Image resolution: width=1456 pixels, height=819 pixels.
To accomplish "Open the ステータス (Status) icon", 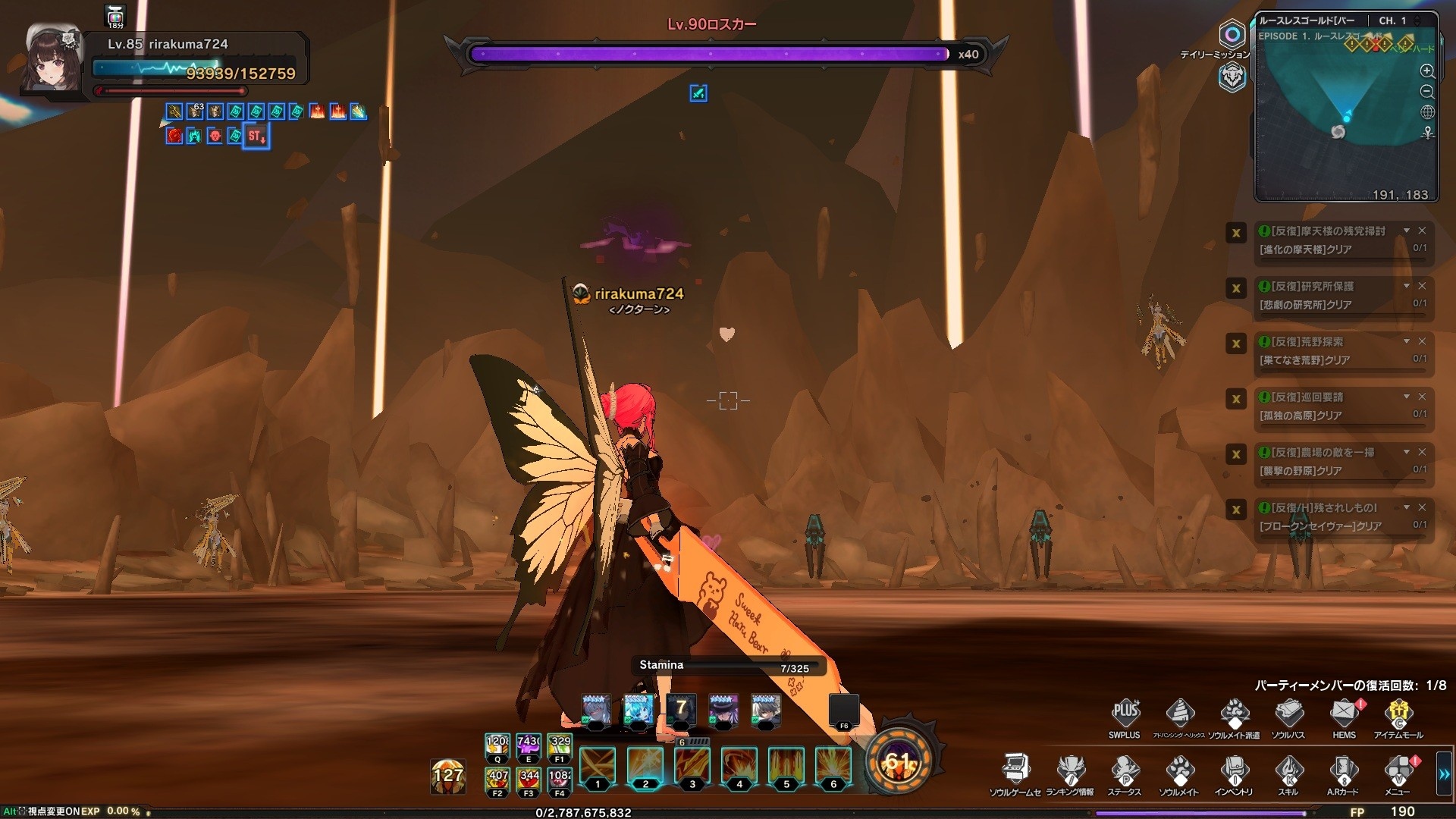I will click(x=1124, y=770).
